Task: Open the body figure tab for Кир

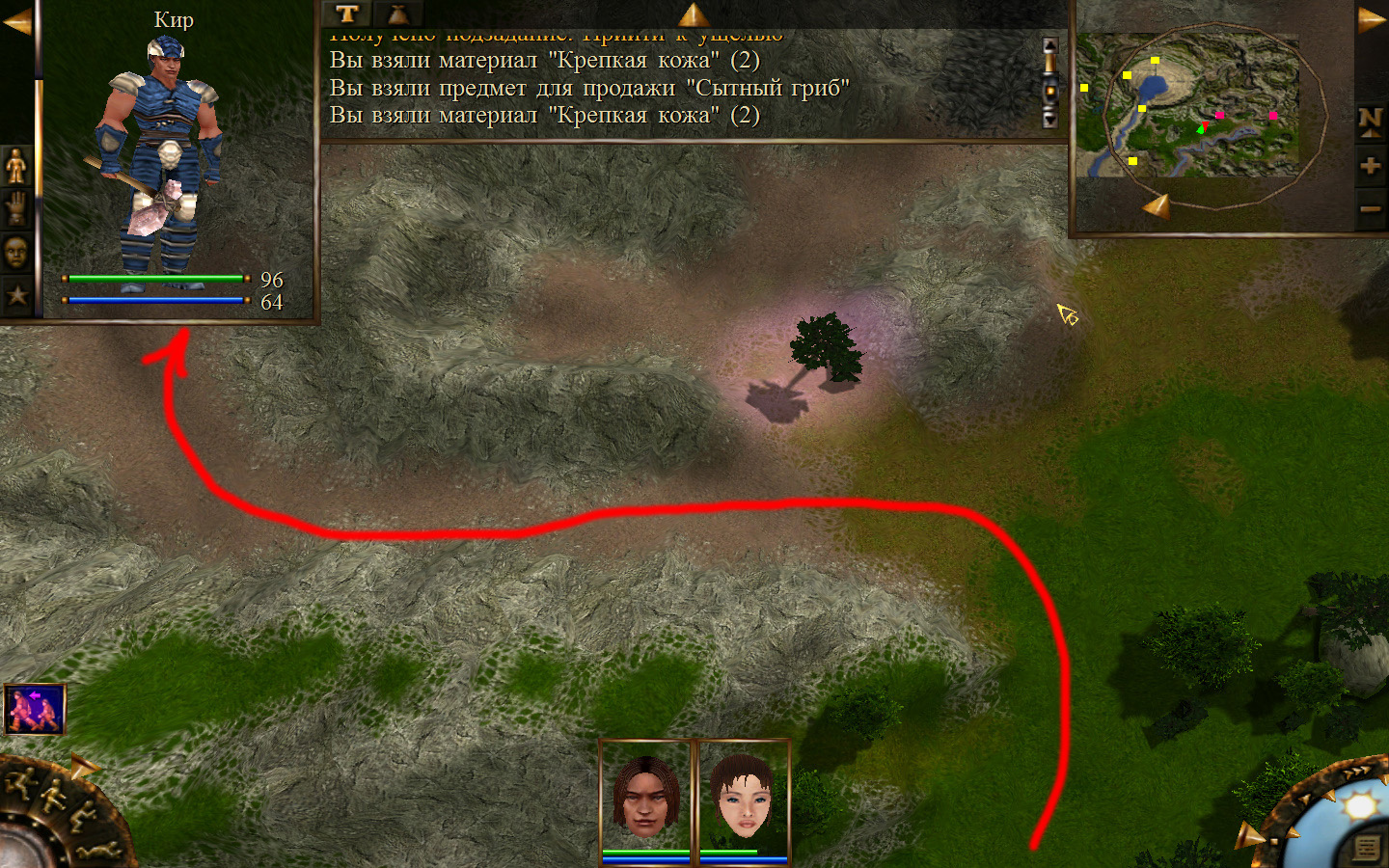Action: (x=16, y=166)
